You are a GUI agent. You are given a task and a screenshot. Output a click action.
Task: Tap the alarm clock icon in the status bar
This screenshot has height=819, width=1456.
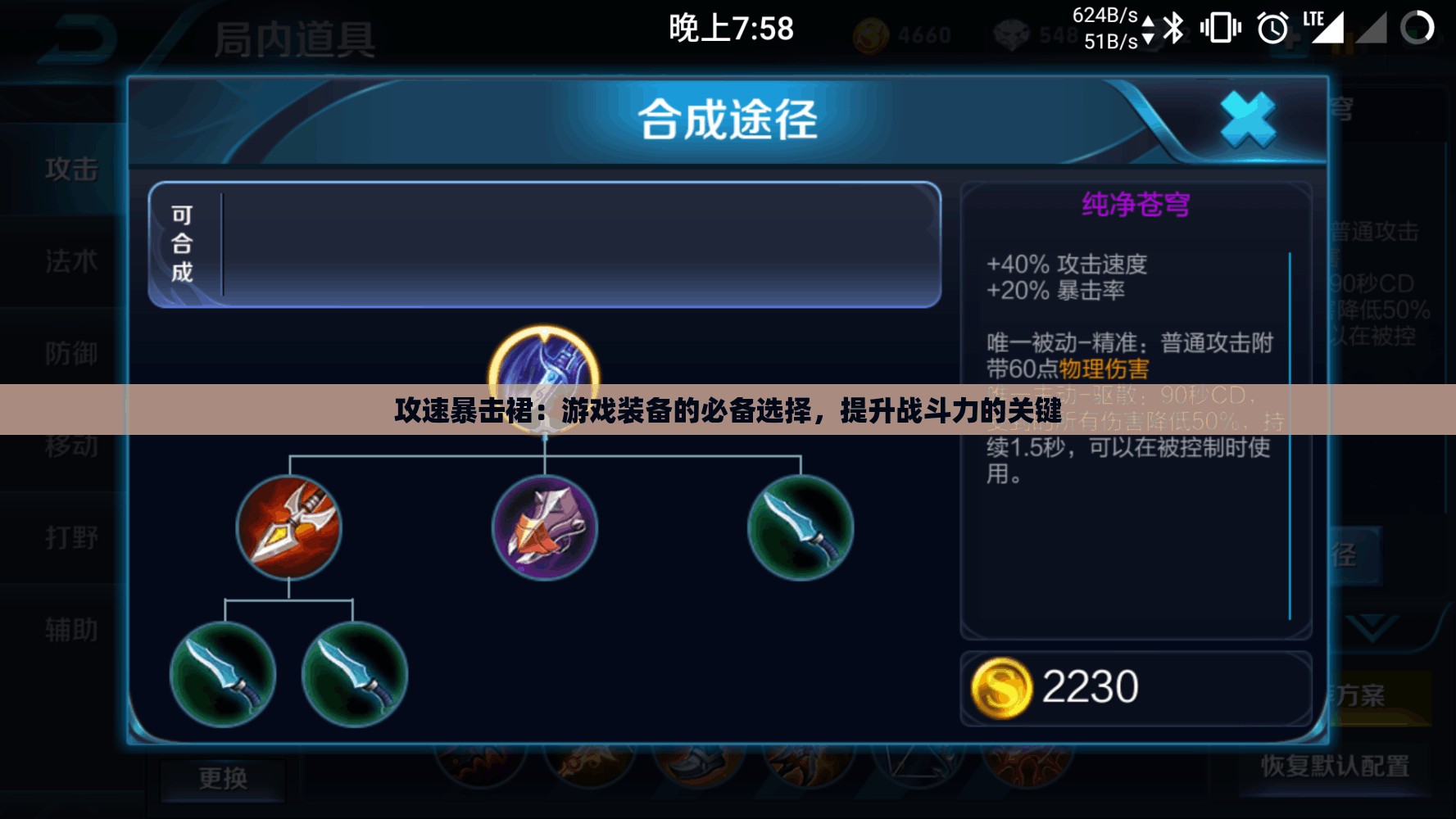[1270, 26]
